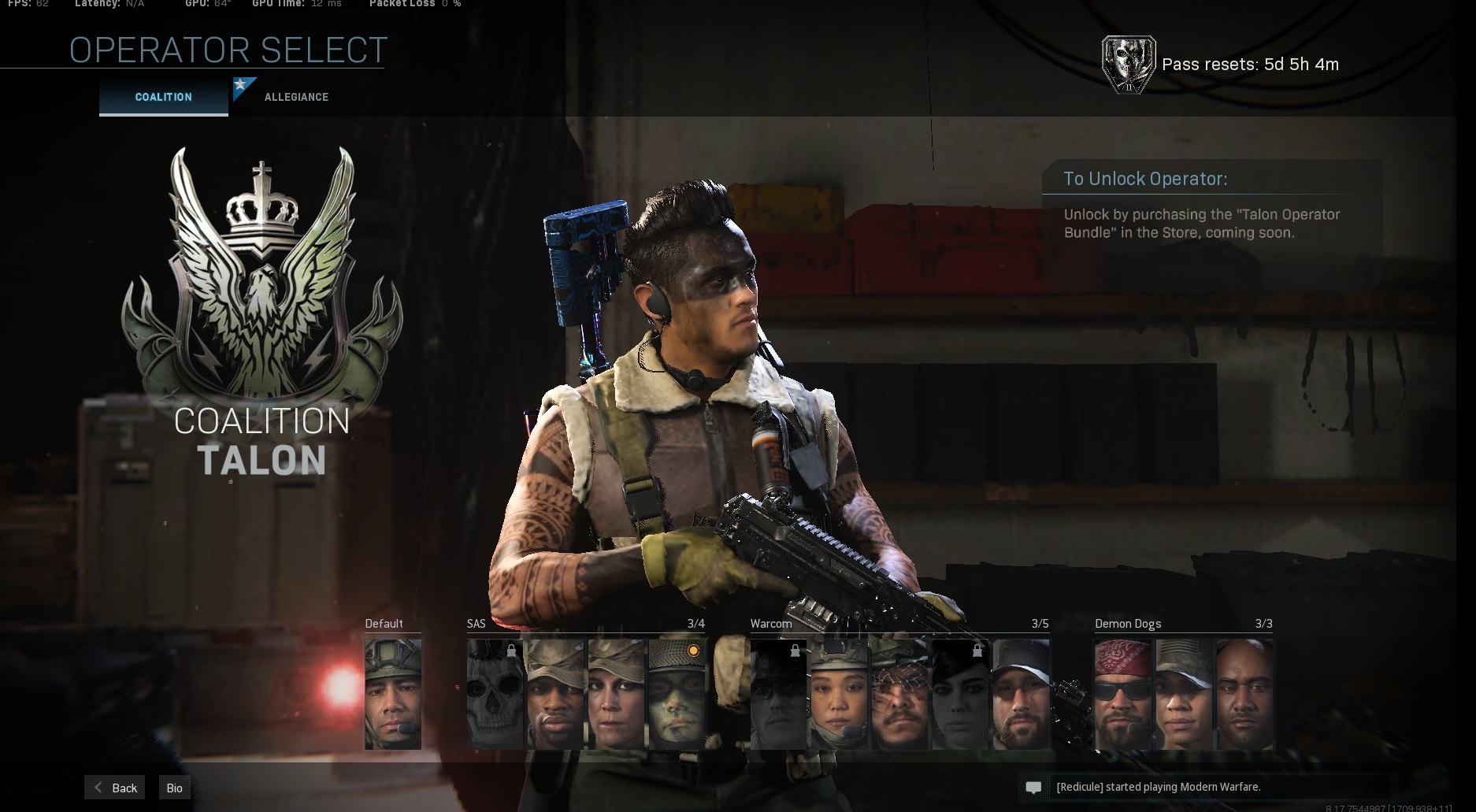Screen dimensions: 1476x812
Task: Select the Default operator portrait
Action: (x=393, y=694)
